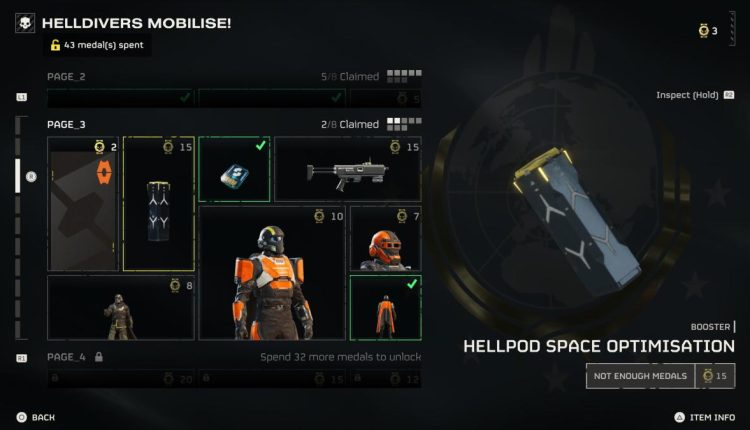
Task: Select the Hellpod Space Optimisation booster tile
Action: coord(158,204)
